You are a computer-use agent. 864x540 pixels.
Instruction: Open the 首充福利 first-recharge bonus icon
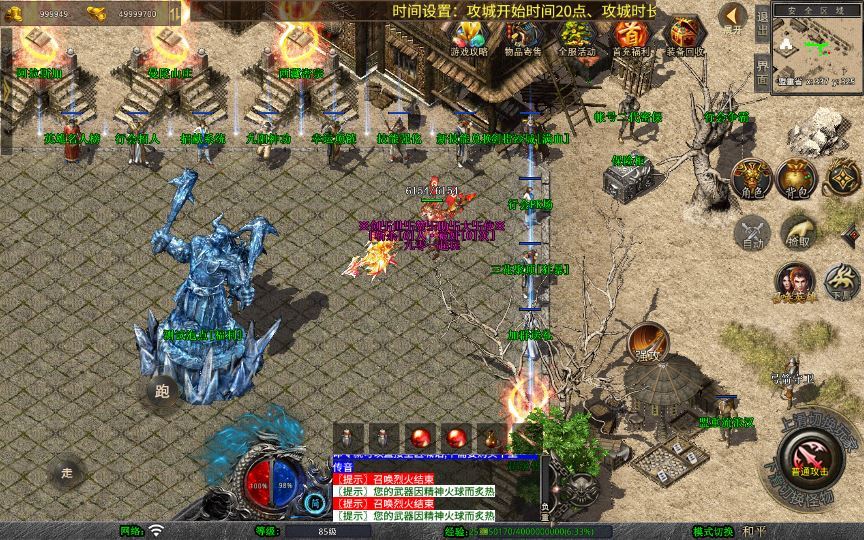(x=630, y=37)
